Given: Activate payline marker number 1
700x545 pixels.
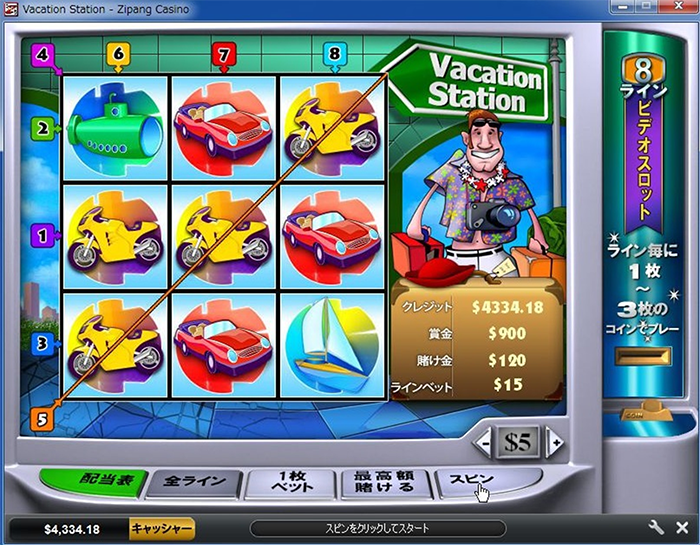Looking at the screenshot, I should (42, 235).
